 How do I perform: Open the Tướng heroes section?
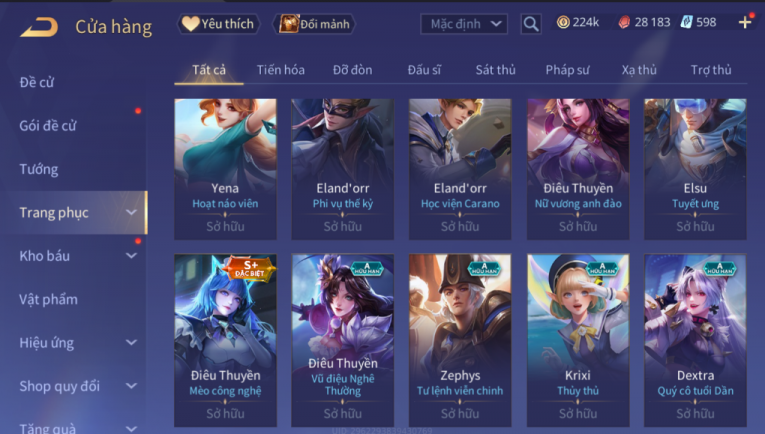pos(39,169)
